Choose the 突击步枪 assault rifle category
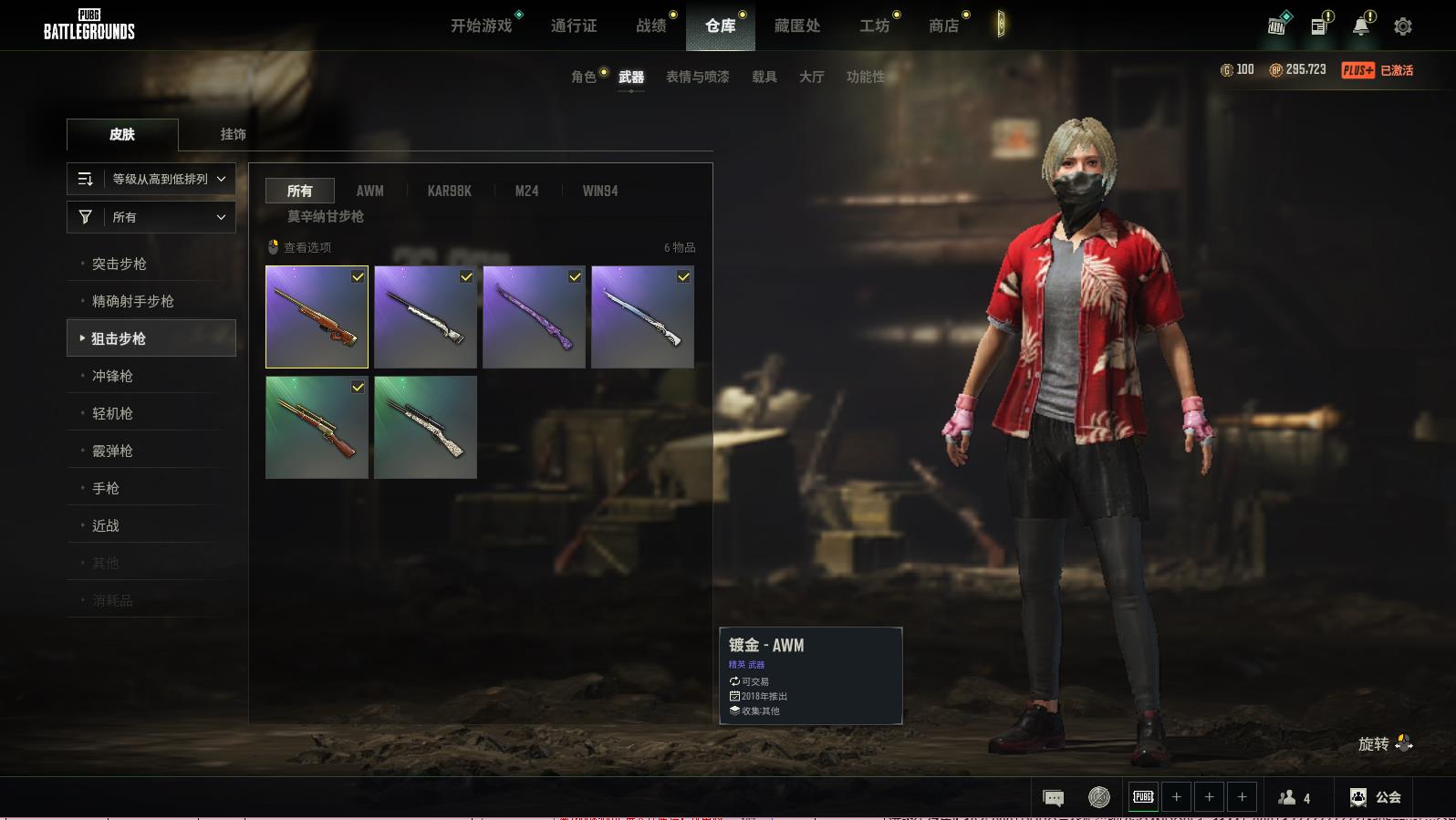The width and height of the screenshot is (1456, 820). click(120, 264)
